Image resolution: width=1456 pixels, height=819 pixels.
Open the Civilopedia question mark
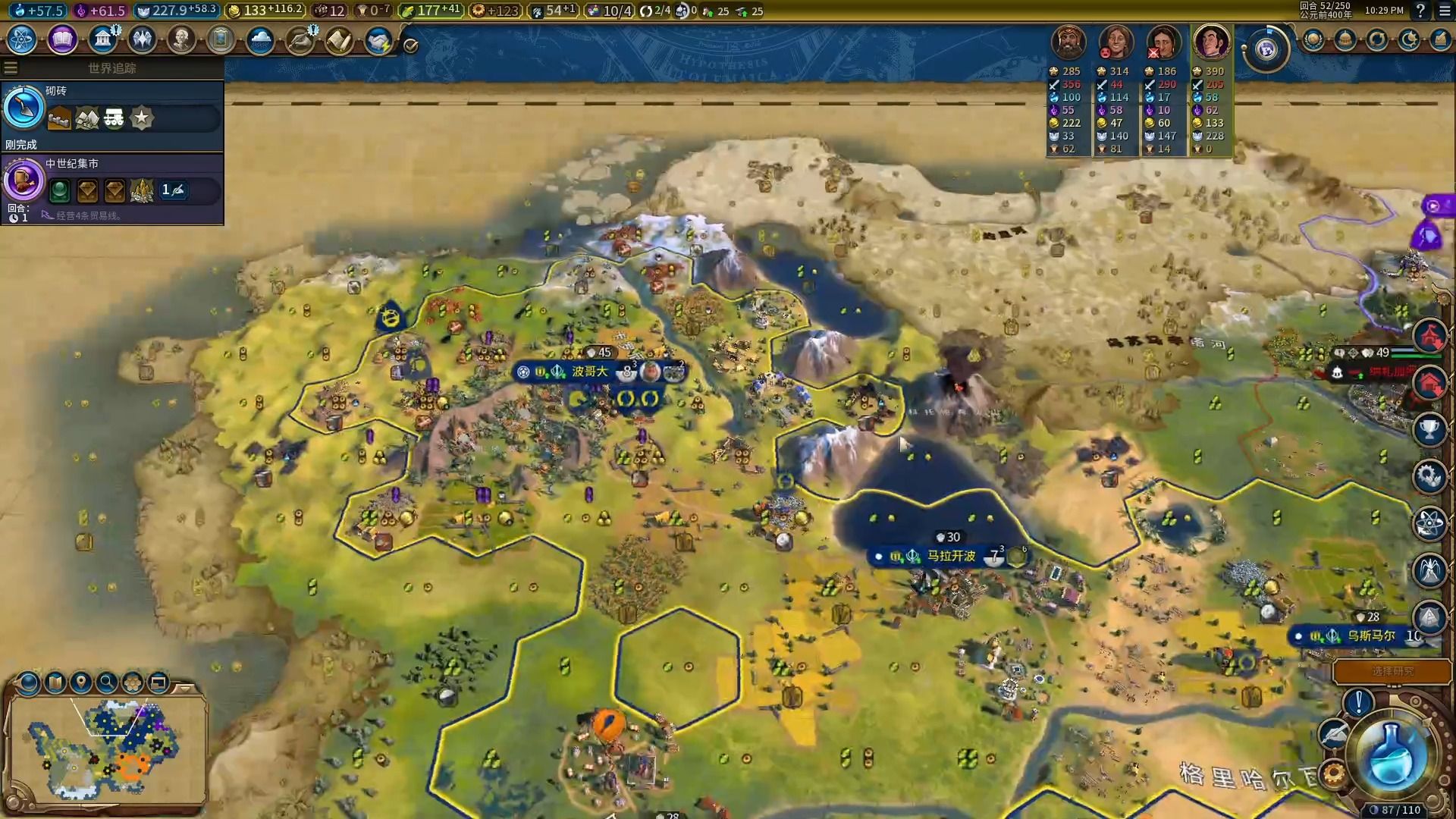pos(1420,11)
